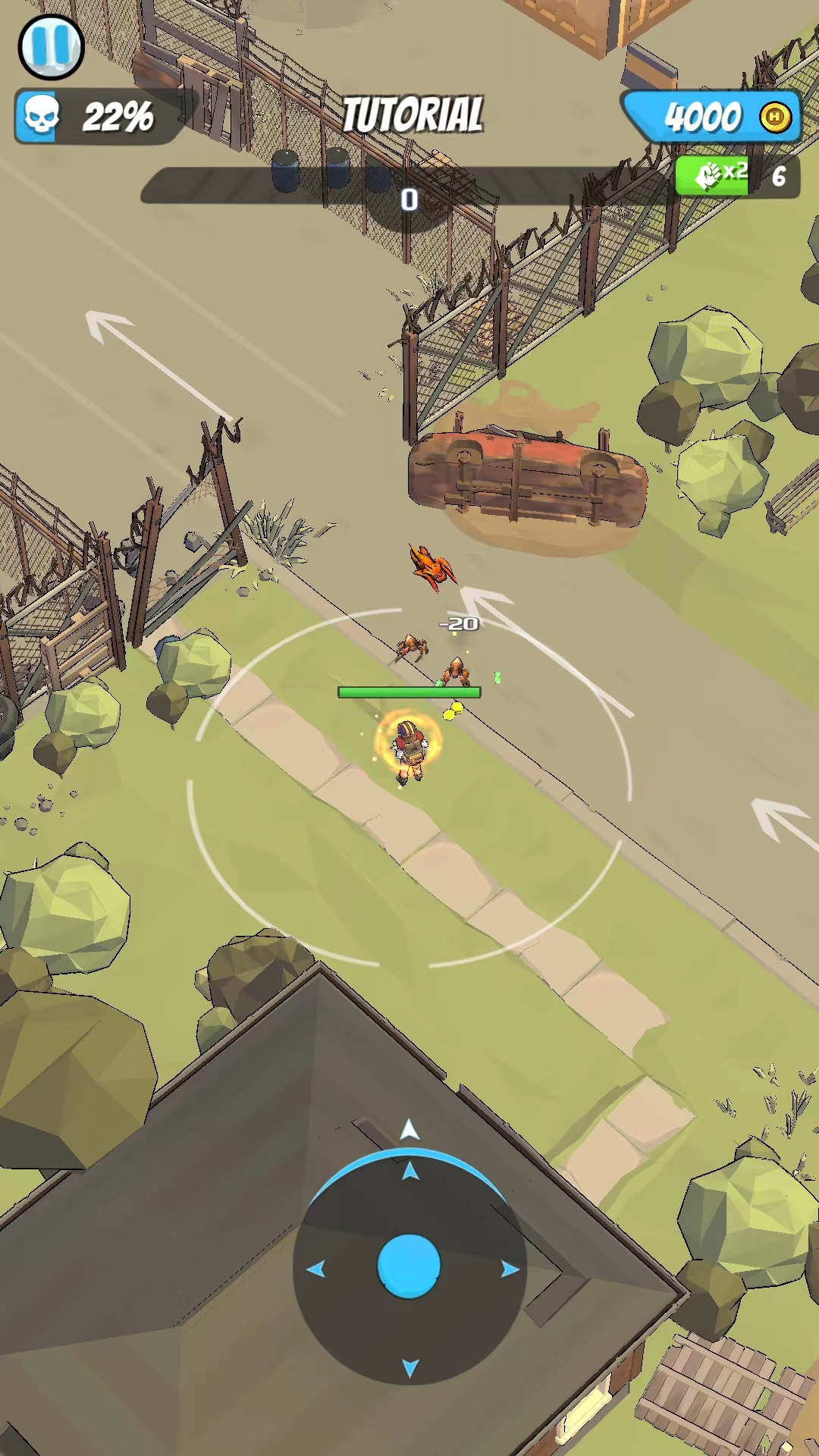Open the gold coin balance panel
Viewport: 819px width, 1456px height.
tap(713, 117)
